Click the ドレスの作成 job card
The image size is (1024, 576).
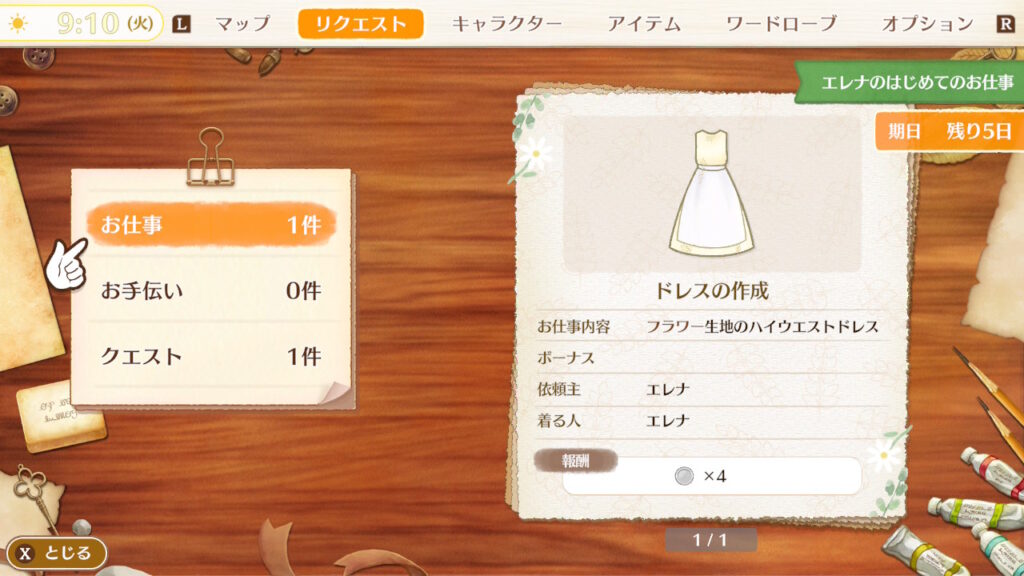click(x=711, y=292)
